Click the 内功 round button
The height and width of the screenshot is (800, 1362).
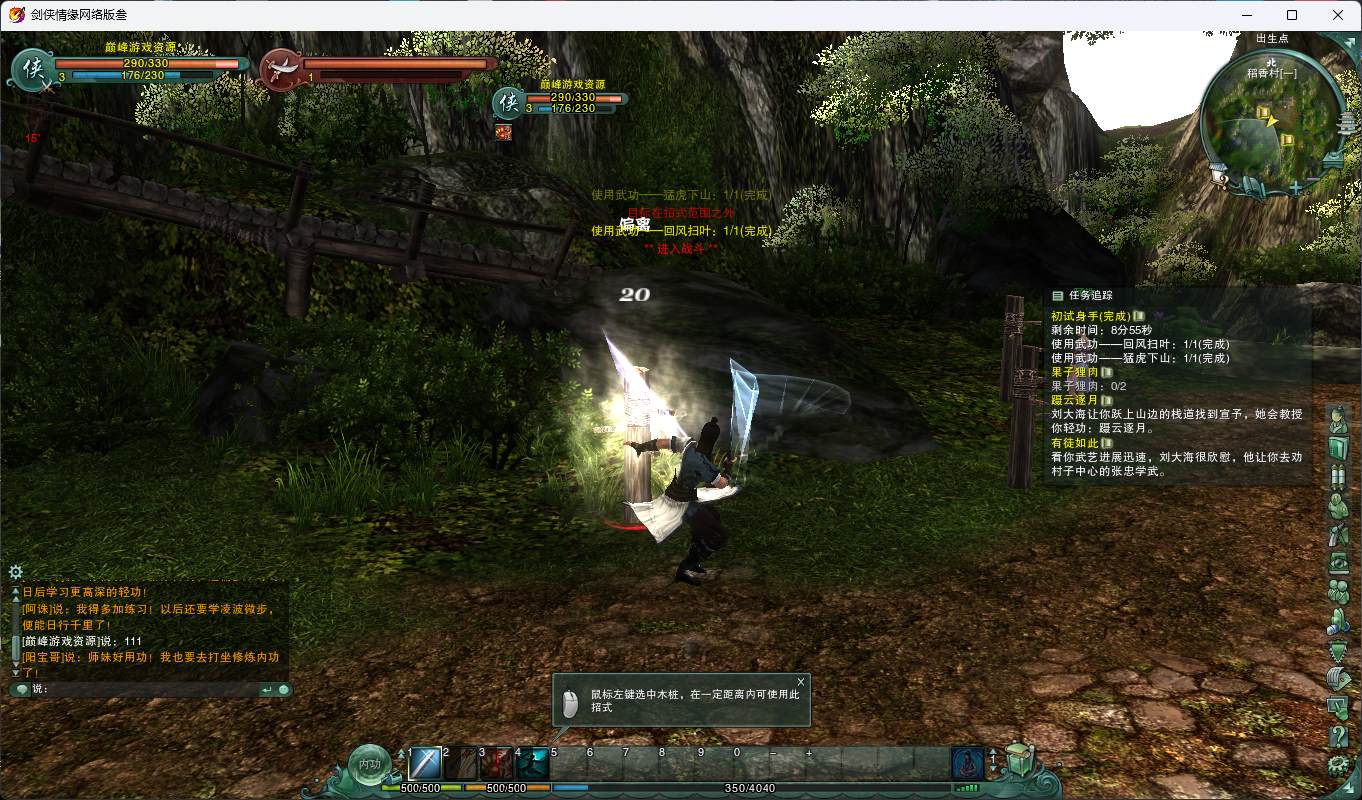coord(369,765)
